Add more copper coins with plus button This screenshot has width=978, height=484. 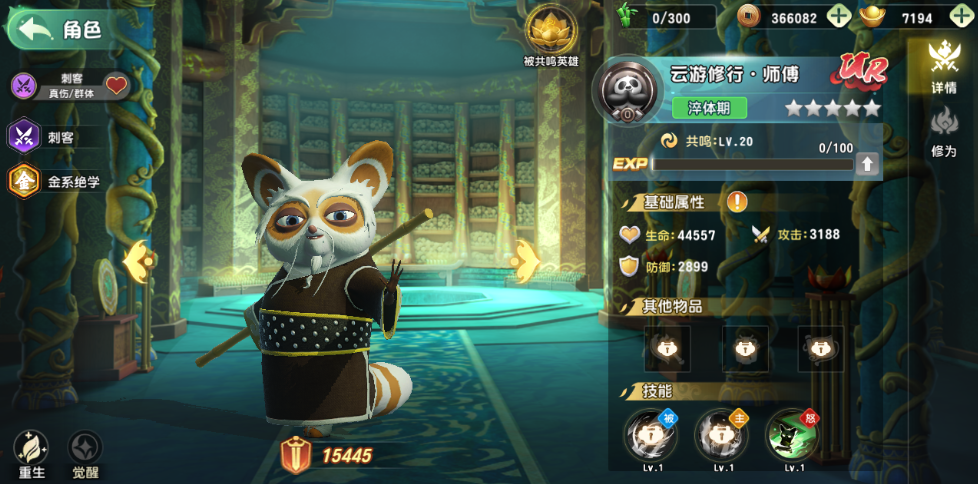[838, 17]
